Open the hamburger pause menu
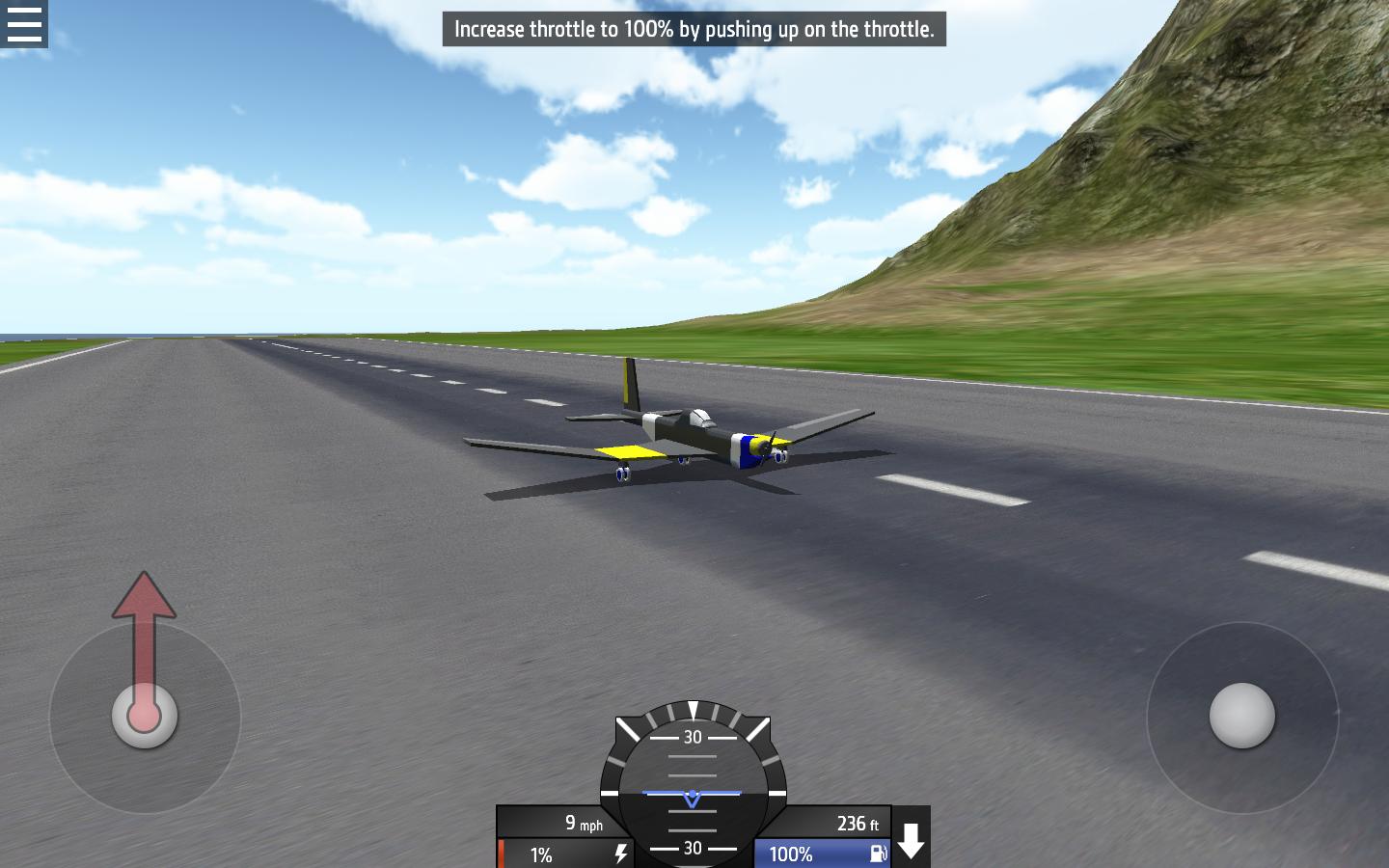The image size is (1389, 868). tap(23, 23)
